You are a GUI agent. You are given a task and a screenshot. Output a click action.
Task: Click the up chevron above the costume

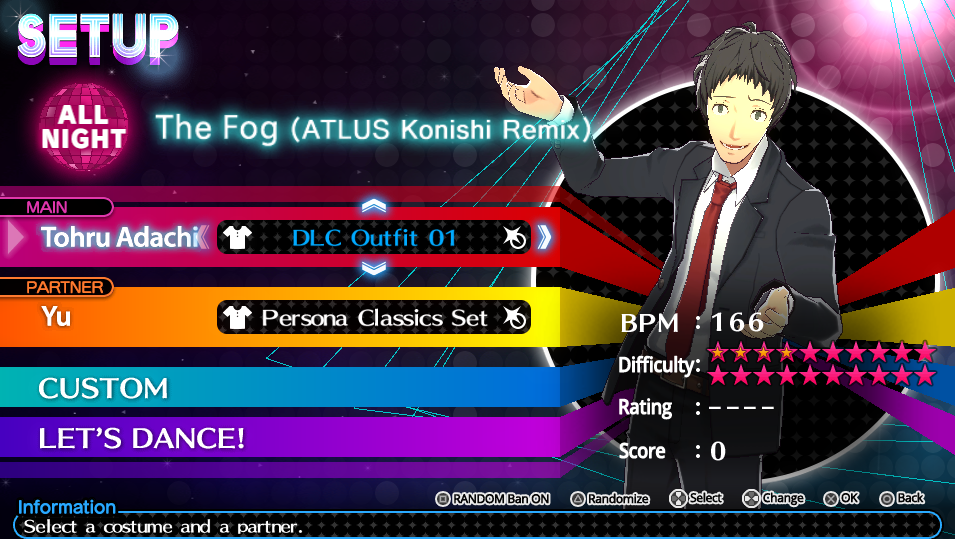(374, 205)
